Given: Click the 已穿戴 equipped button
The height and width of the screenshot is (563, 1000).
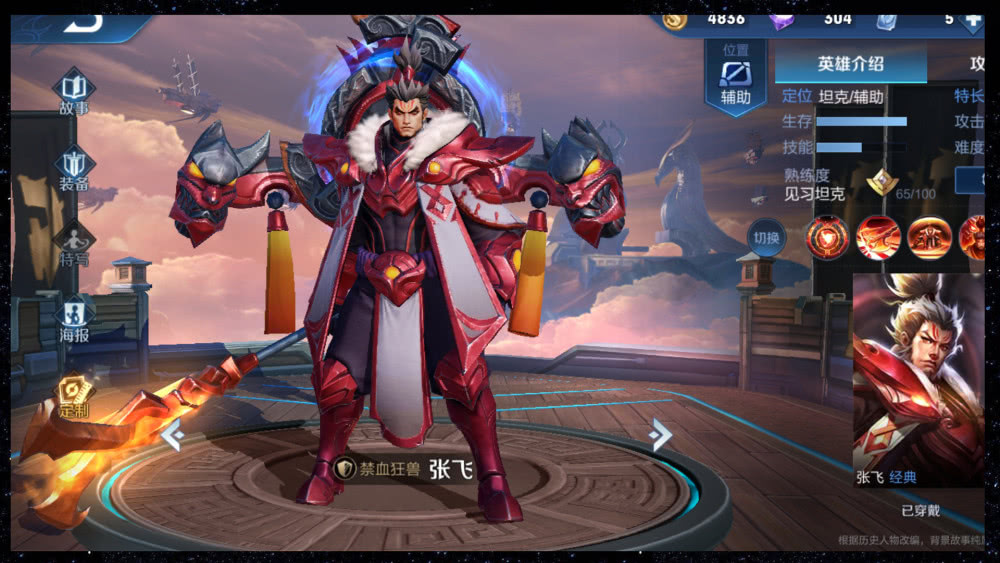Looking at the screenshot, I should coord(921,510).
